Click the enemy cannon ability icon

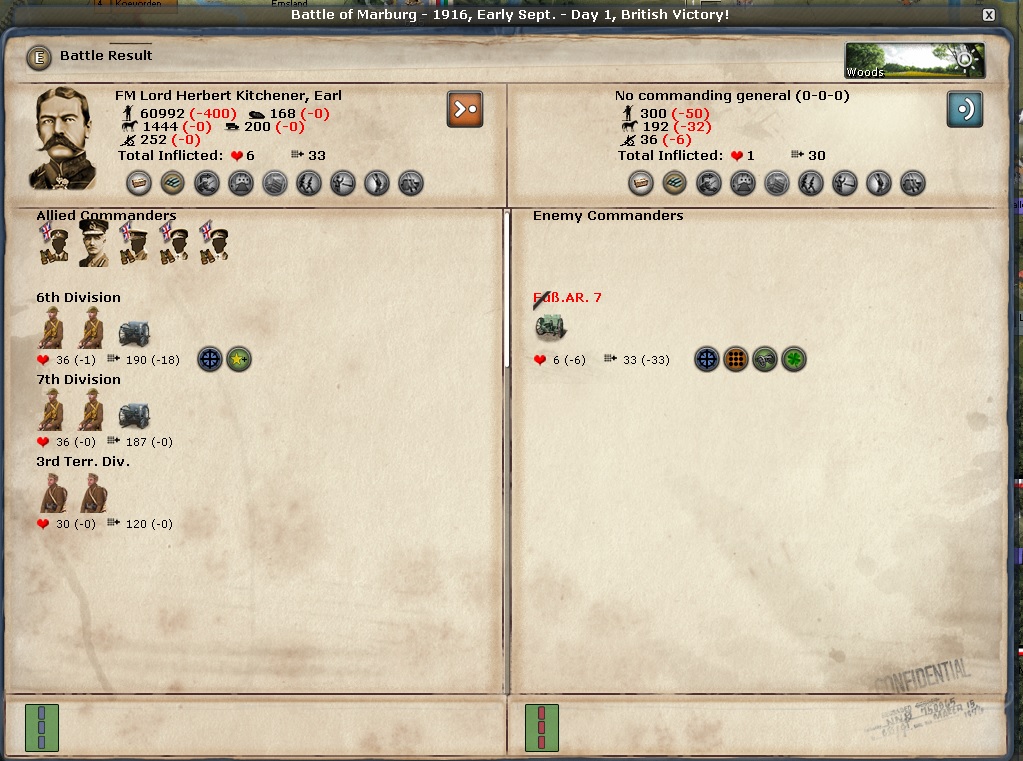coord(765,359)
